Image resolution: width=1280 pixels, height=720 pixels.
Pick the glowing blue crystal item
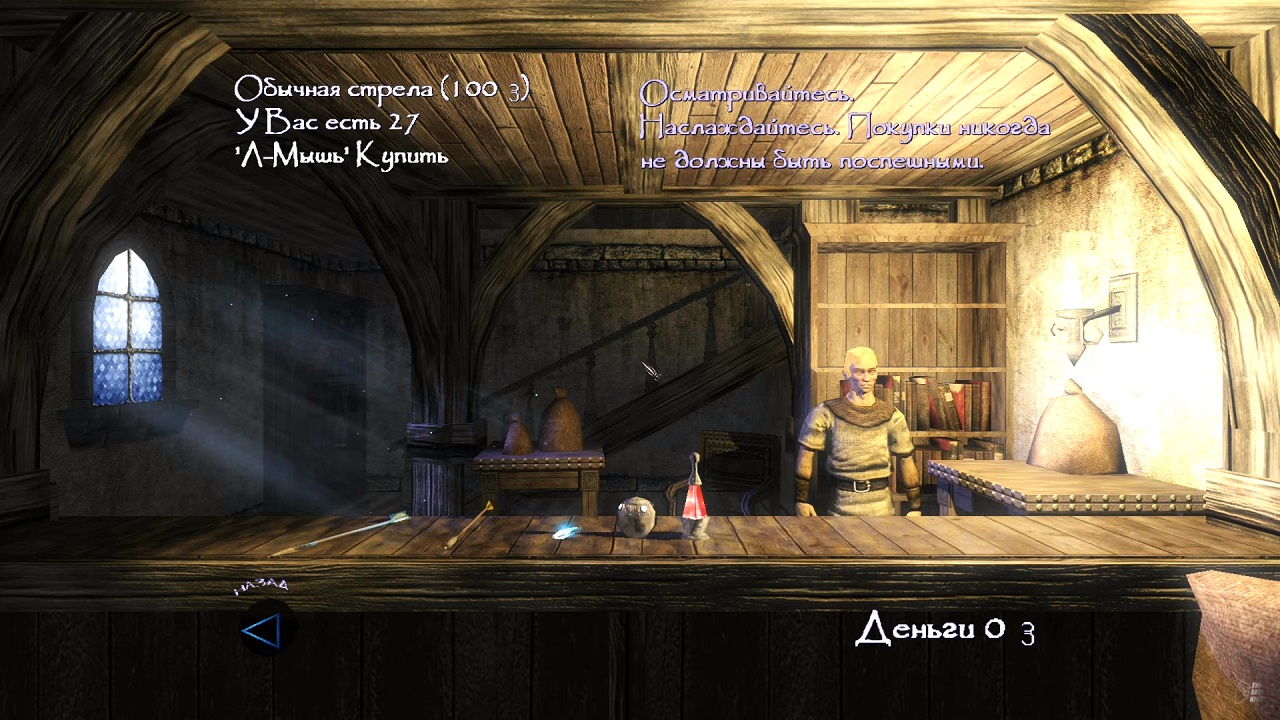coord(567,531)
